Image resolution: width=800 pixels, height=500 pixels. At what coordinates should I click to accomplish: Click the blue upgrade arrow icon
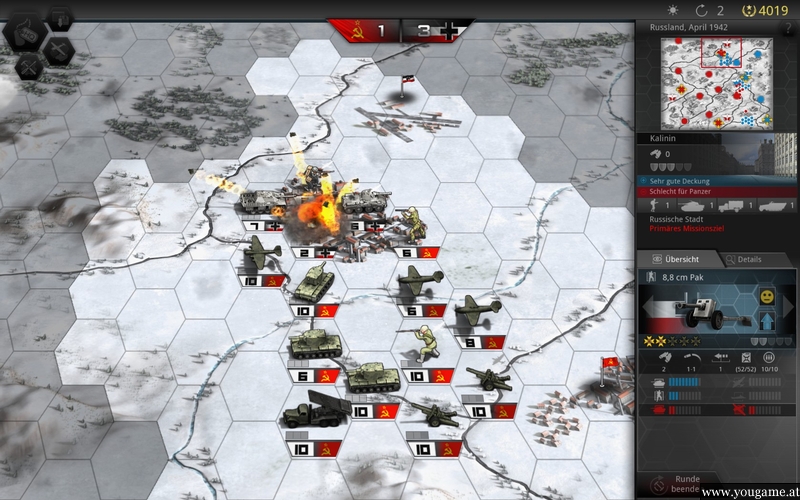click(765, 321)
